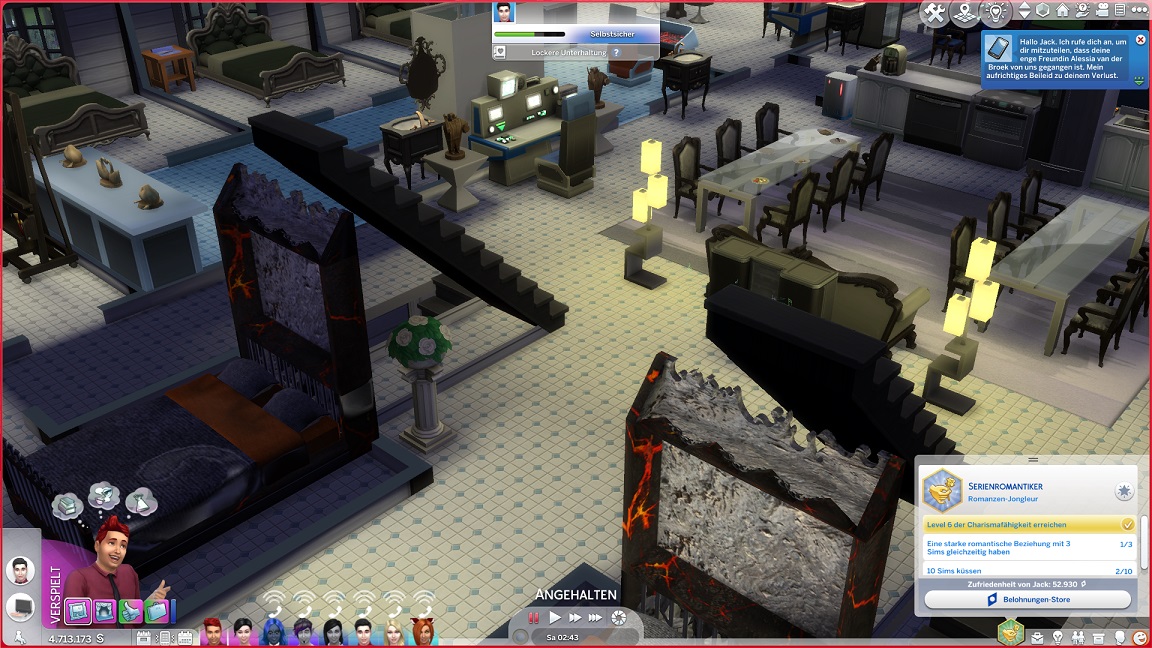Open the game options three-dots menu
The height and width of the screenshot is (648, 1152).
[x=1141, y=12]
